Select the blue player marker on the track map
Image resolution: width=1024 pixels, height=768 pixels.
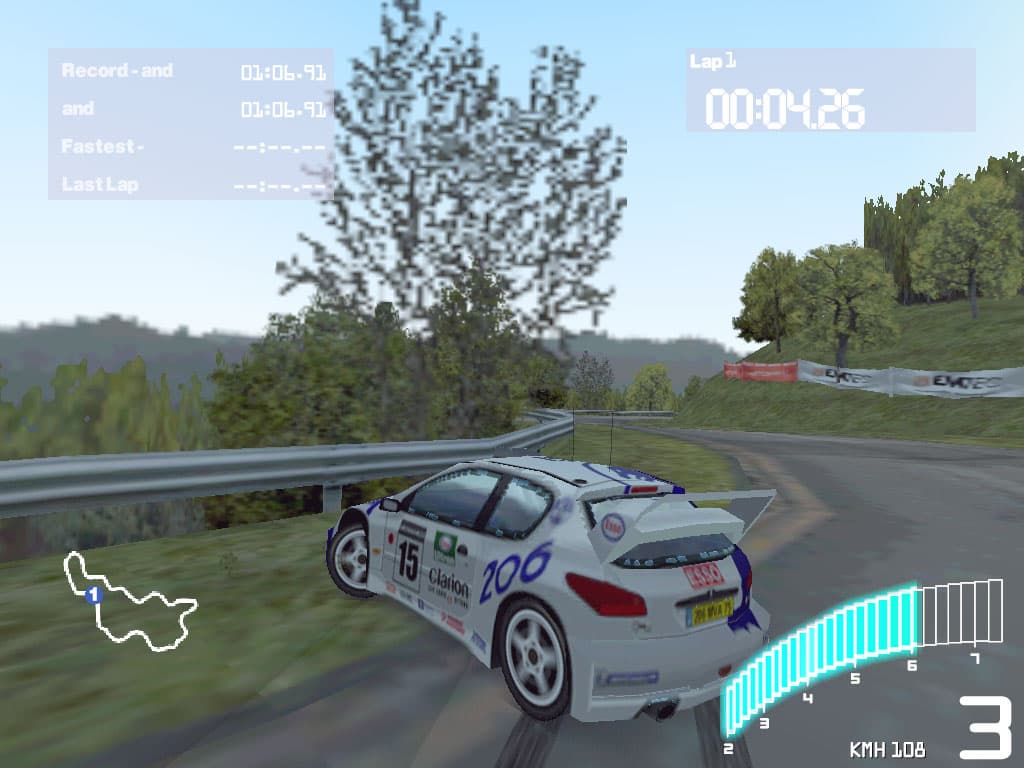[x=93, y=595]
